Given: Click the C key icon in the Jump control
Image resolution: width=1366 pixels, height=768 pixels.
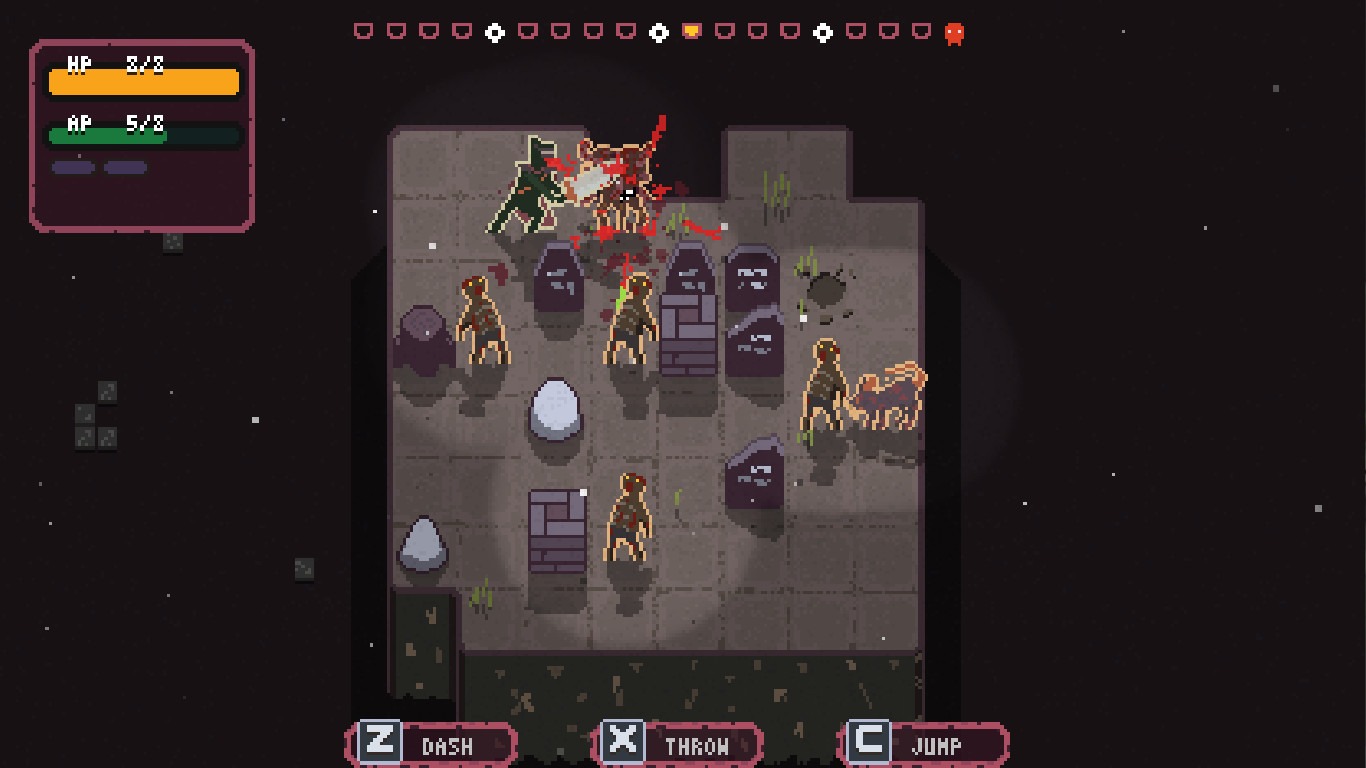Looking at the screenshot, I should coord(871,743).
